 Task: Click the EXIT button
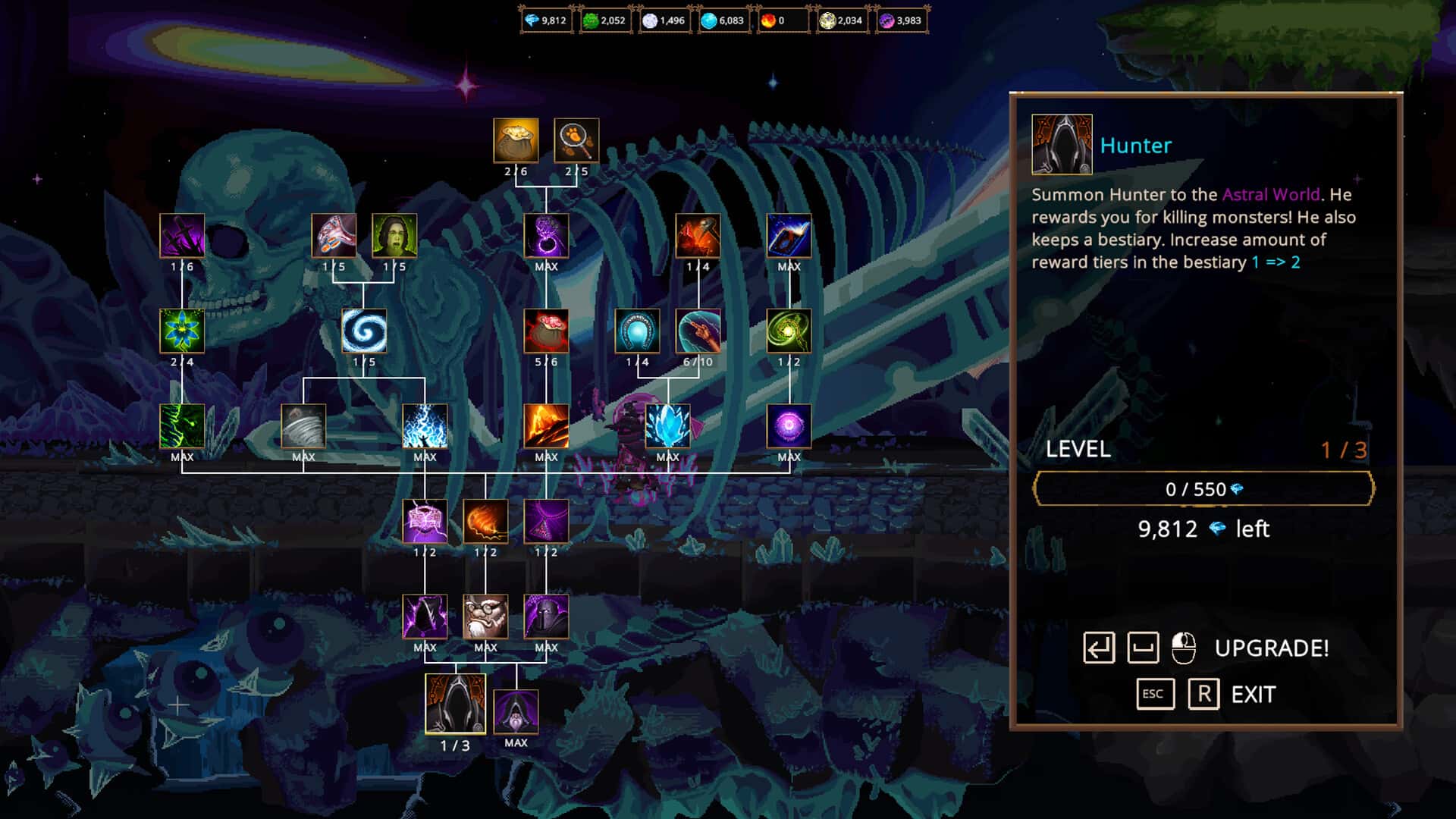tap(1251, 693)
